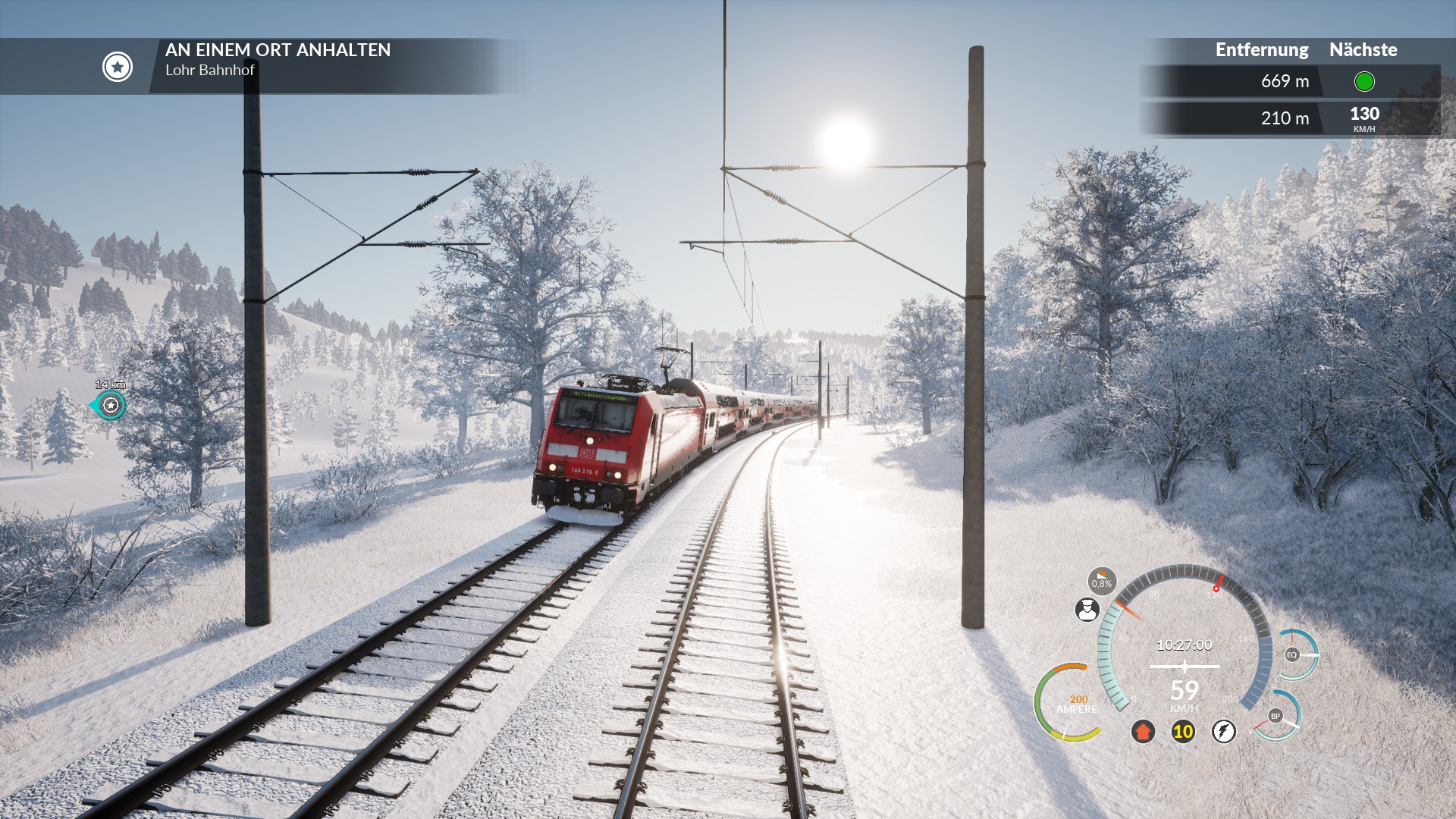The image size is (1456, 819).
Task: Toggle the lightning bolt power icon
Action: click(1223, 731)
